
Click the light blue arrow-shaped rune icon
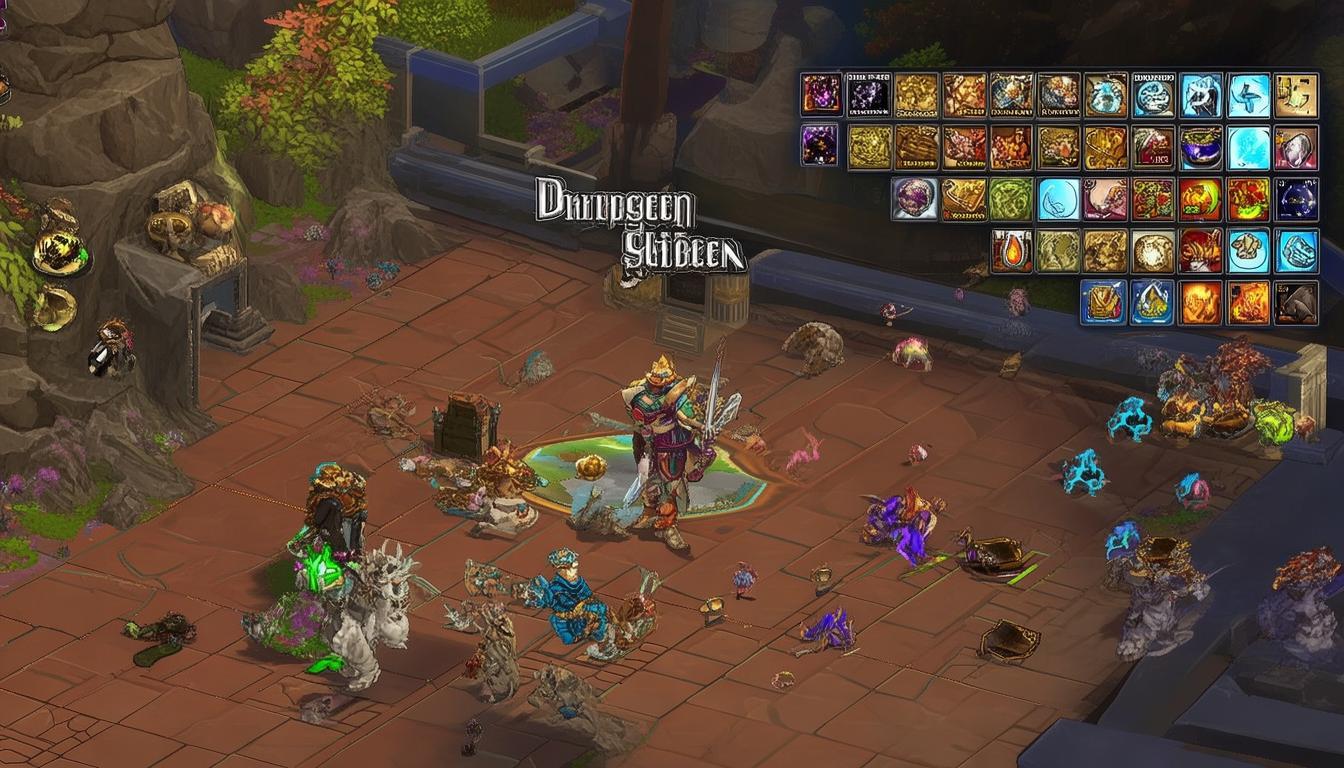tap(1249, 95)
